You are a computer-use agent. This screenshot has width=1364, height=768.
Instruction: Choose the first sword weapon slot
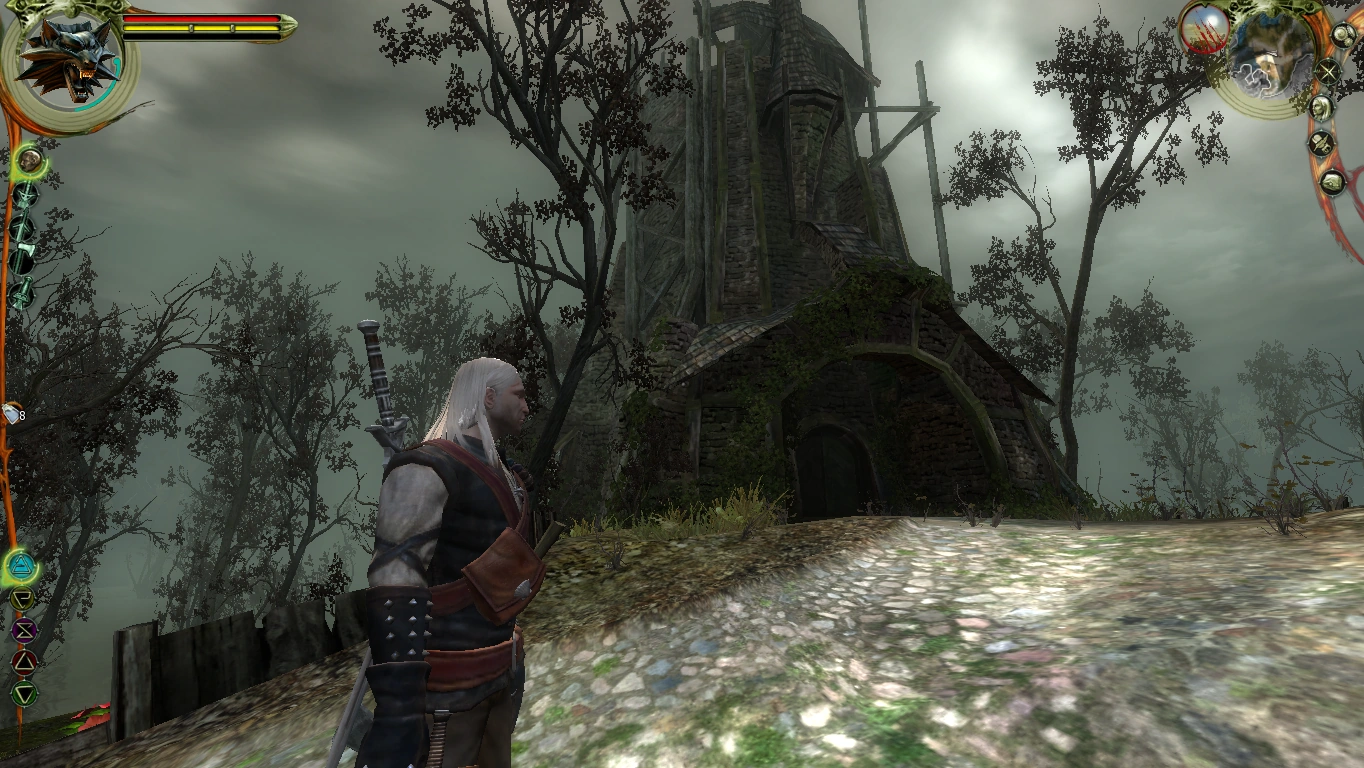coord(24,194)
